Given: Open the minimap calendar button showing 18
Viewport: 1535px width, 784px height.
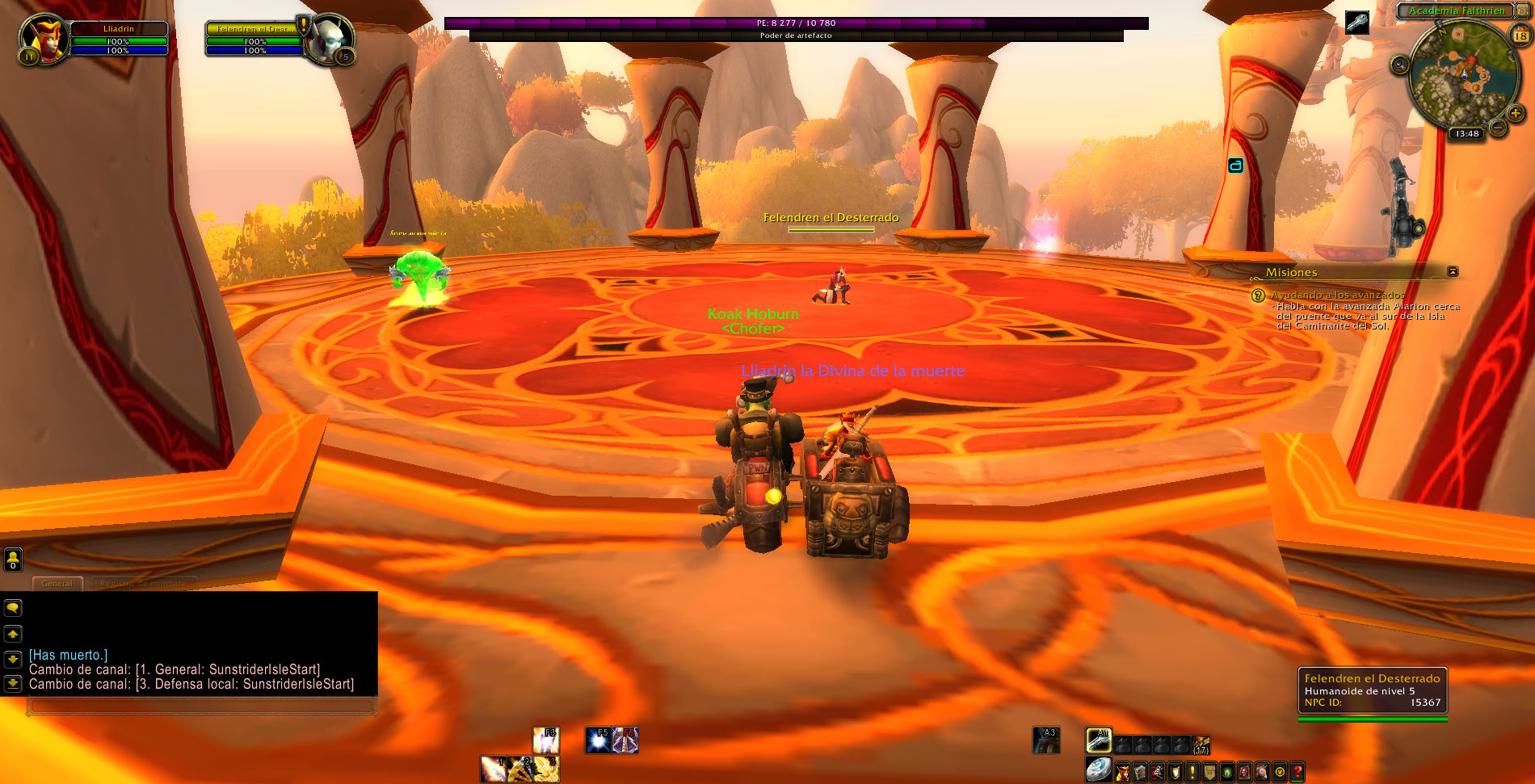Looking at the screenshot, I should point(1520,35).
